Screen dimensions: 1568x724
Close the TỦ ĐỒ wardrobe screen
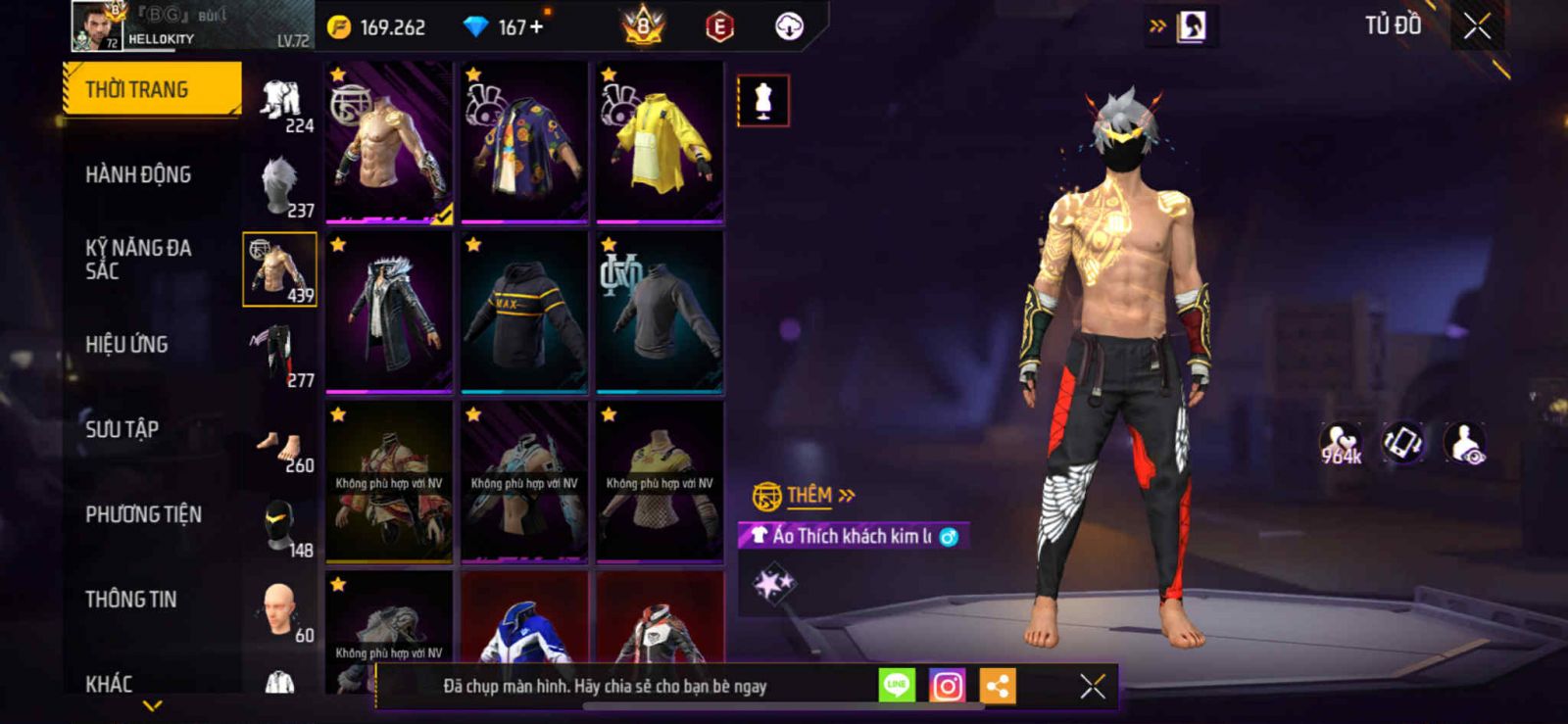tap(1477, 26)
